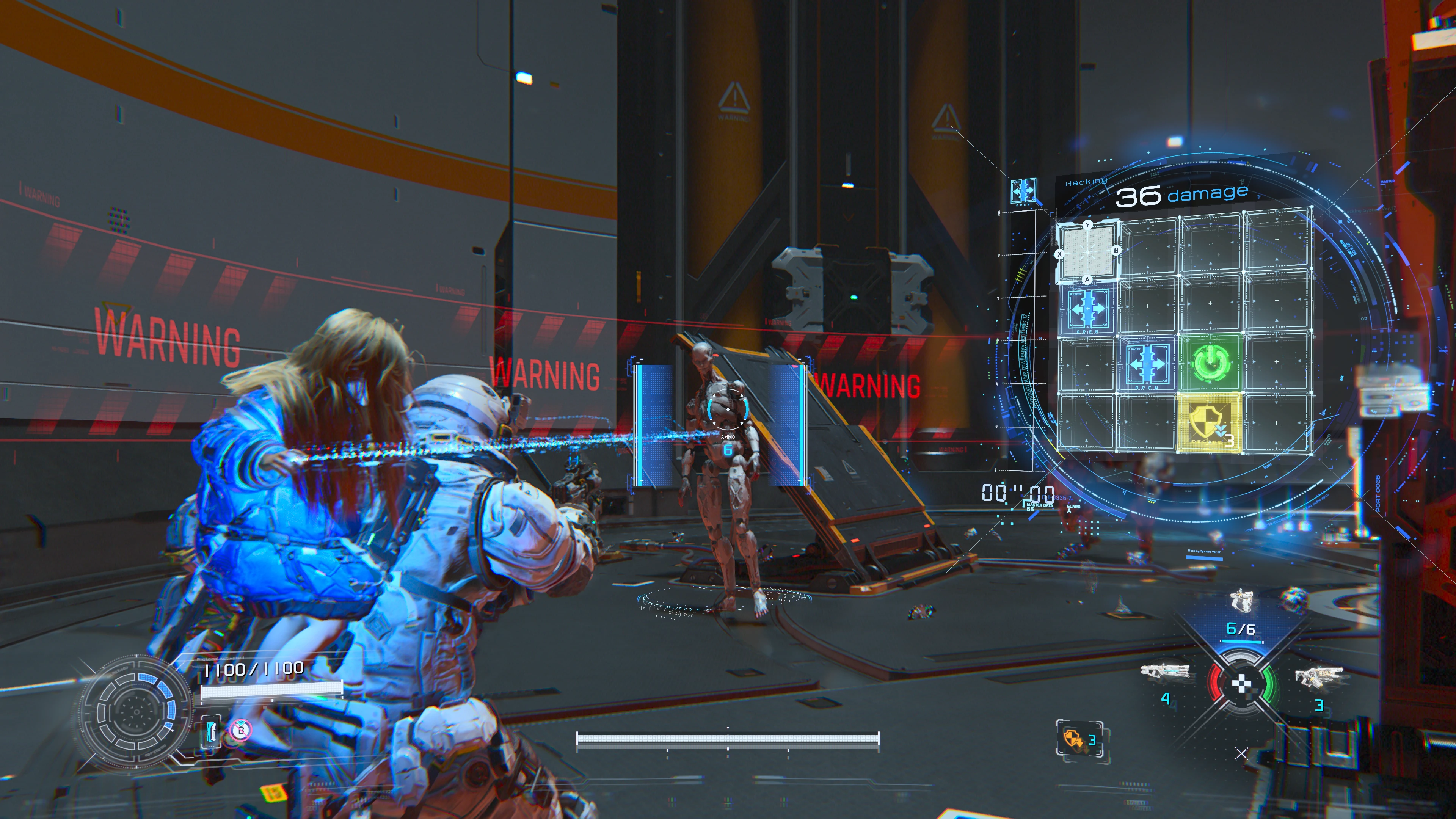The width and height of the screenshot is (1456, 819).
Task: Switch to the heavy gun with 3 shots
Action: click(1319, 676)
